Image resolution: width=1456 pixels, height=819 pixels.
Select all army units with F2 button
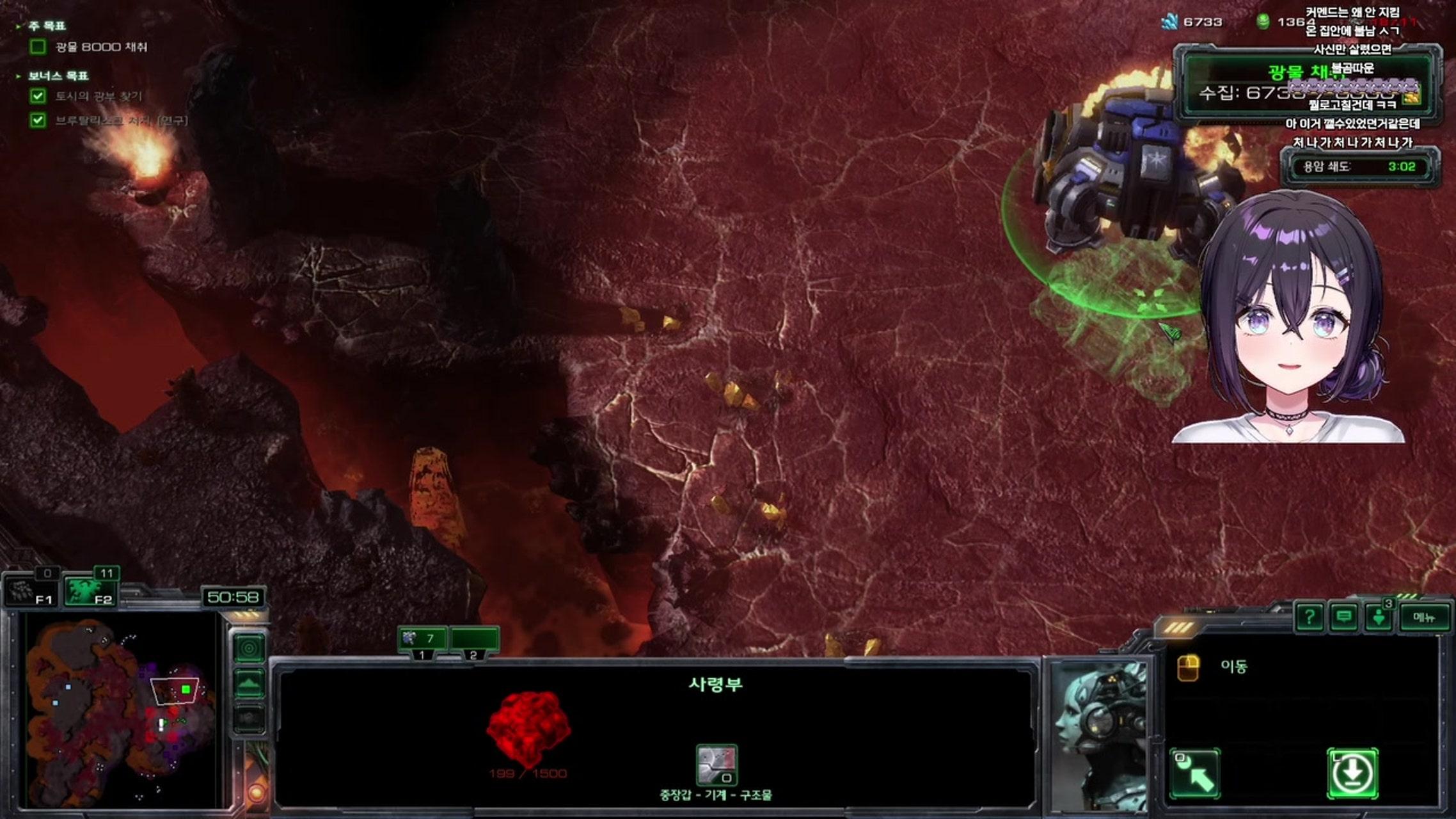pyautogui.click(x=90, y=590)
